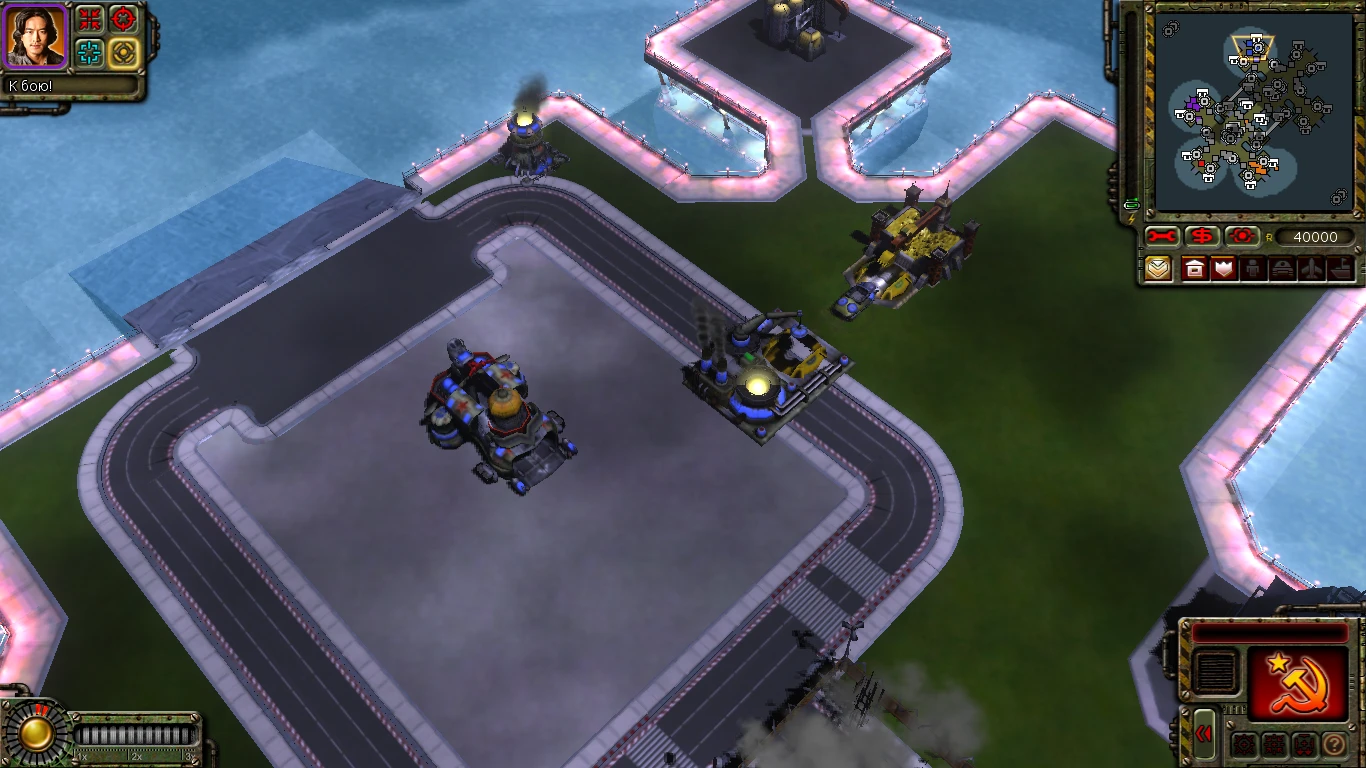Collapse the sidebar with double-arrow button
The image size is (1366, 768).
point(1204,733)
